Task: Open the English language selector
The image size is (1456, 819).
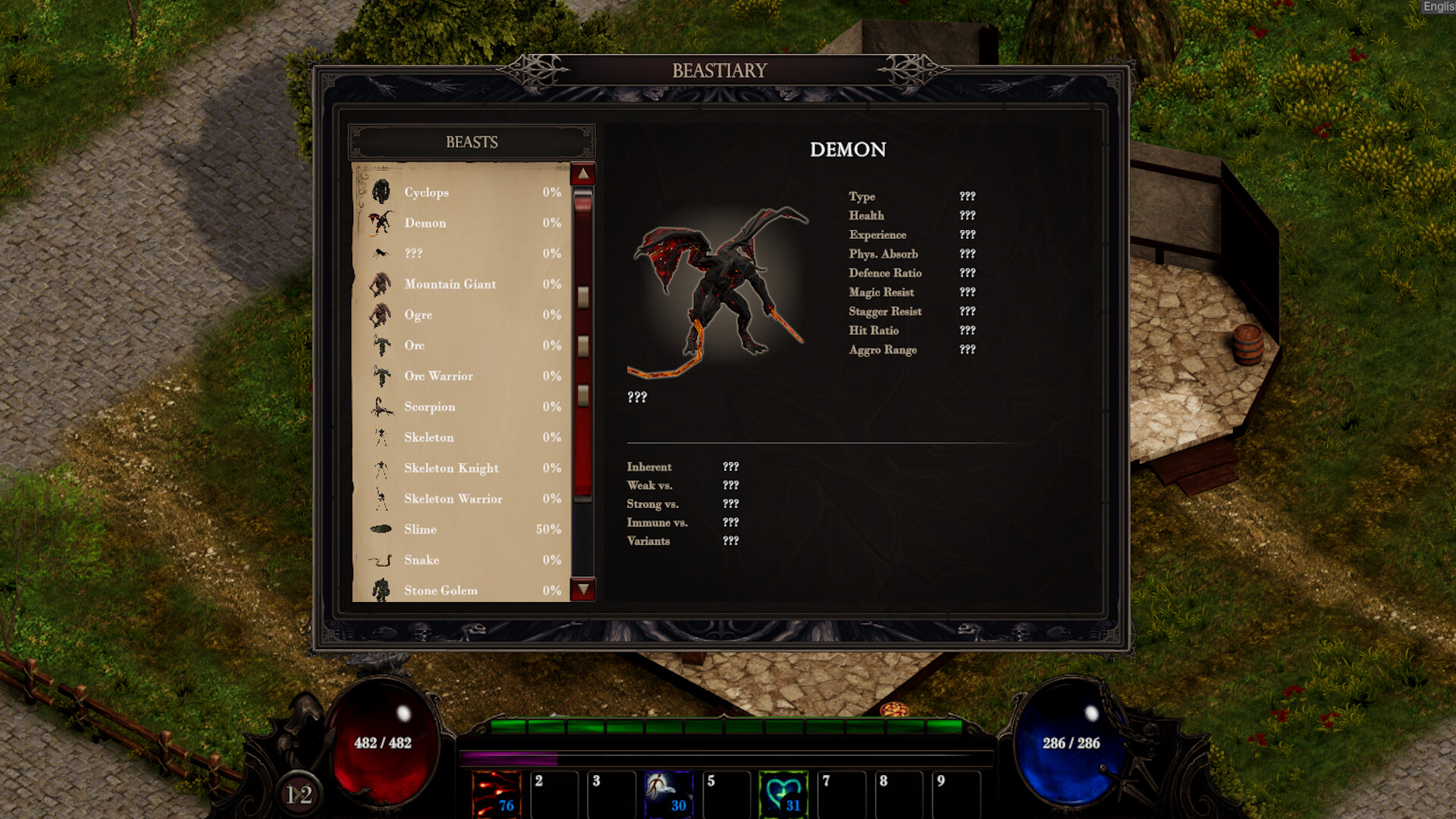Action: click(x=1439, y=6)
